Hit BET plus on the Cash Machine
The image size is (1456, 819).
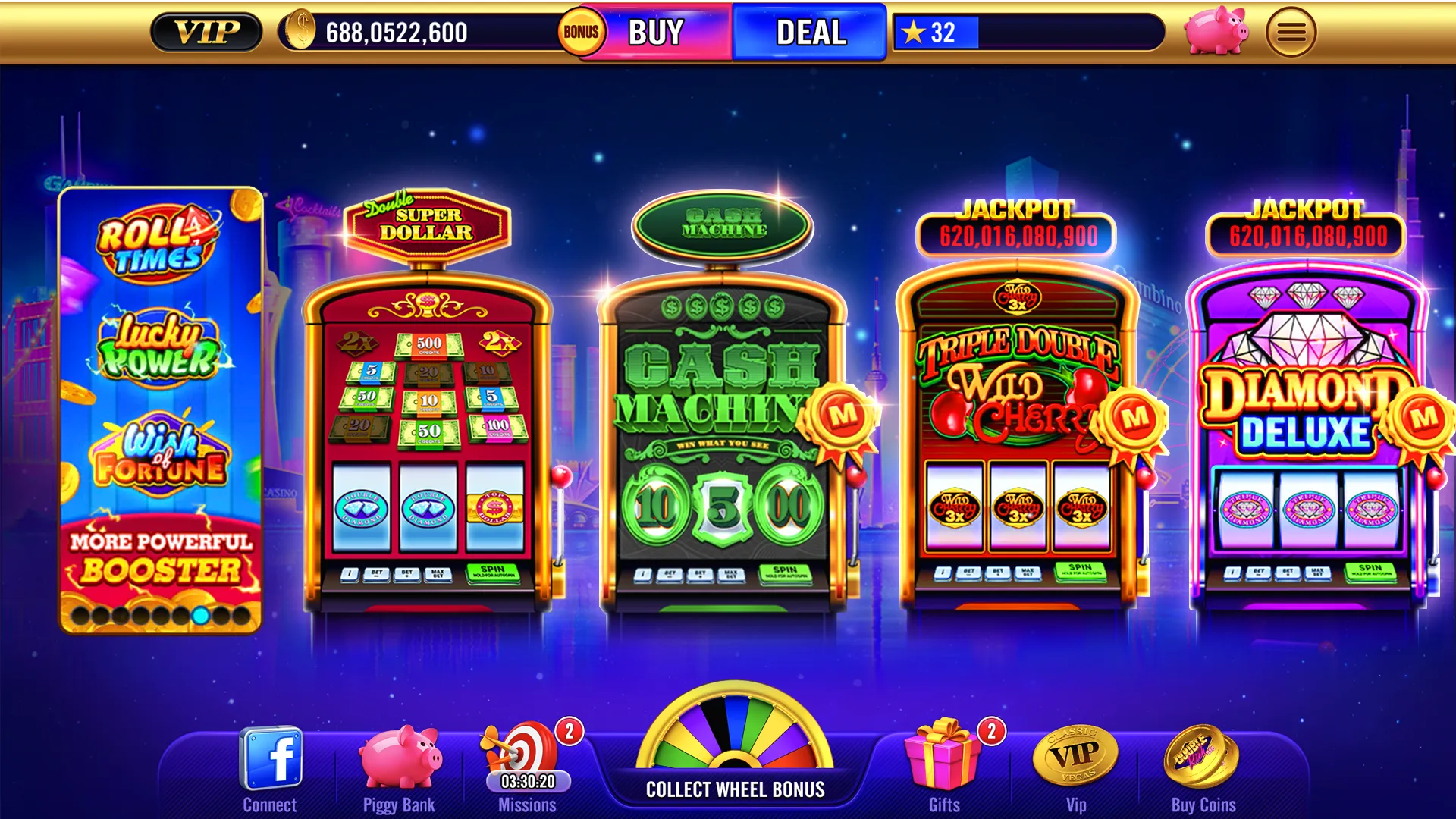(701, 573)
